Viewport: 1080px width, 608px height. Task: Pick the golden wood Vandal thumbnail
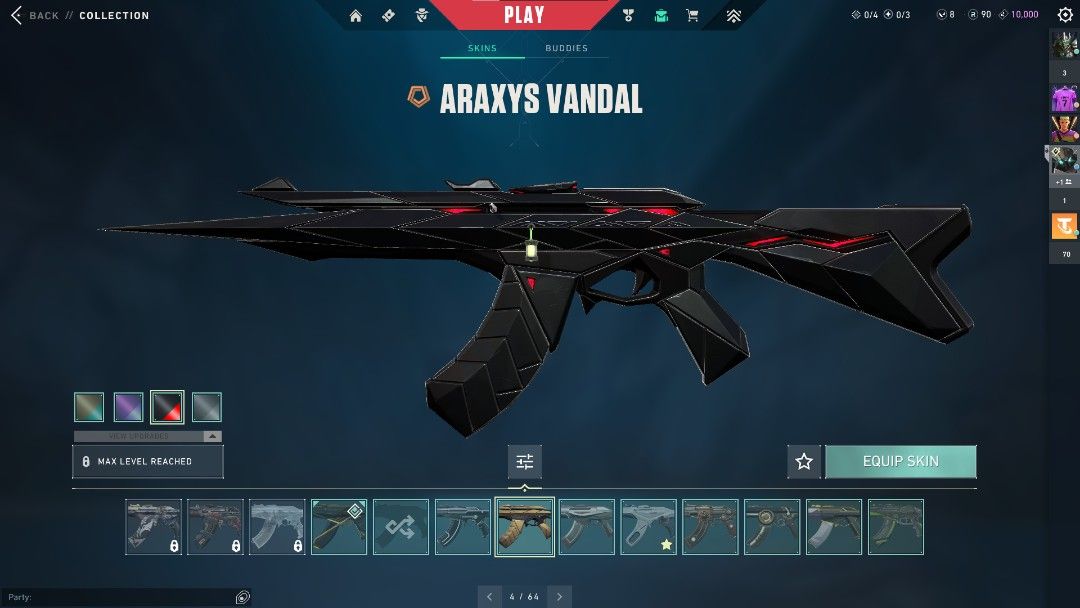[525, 527]
